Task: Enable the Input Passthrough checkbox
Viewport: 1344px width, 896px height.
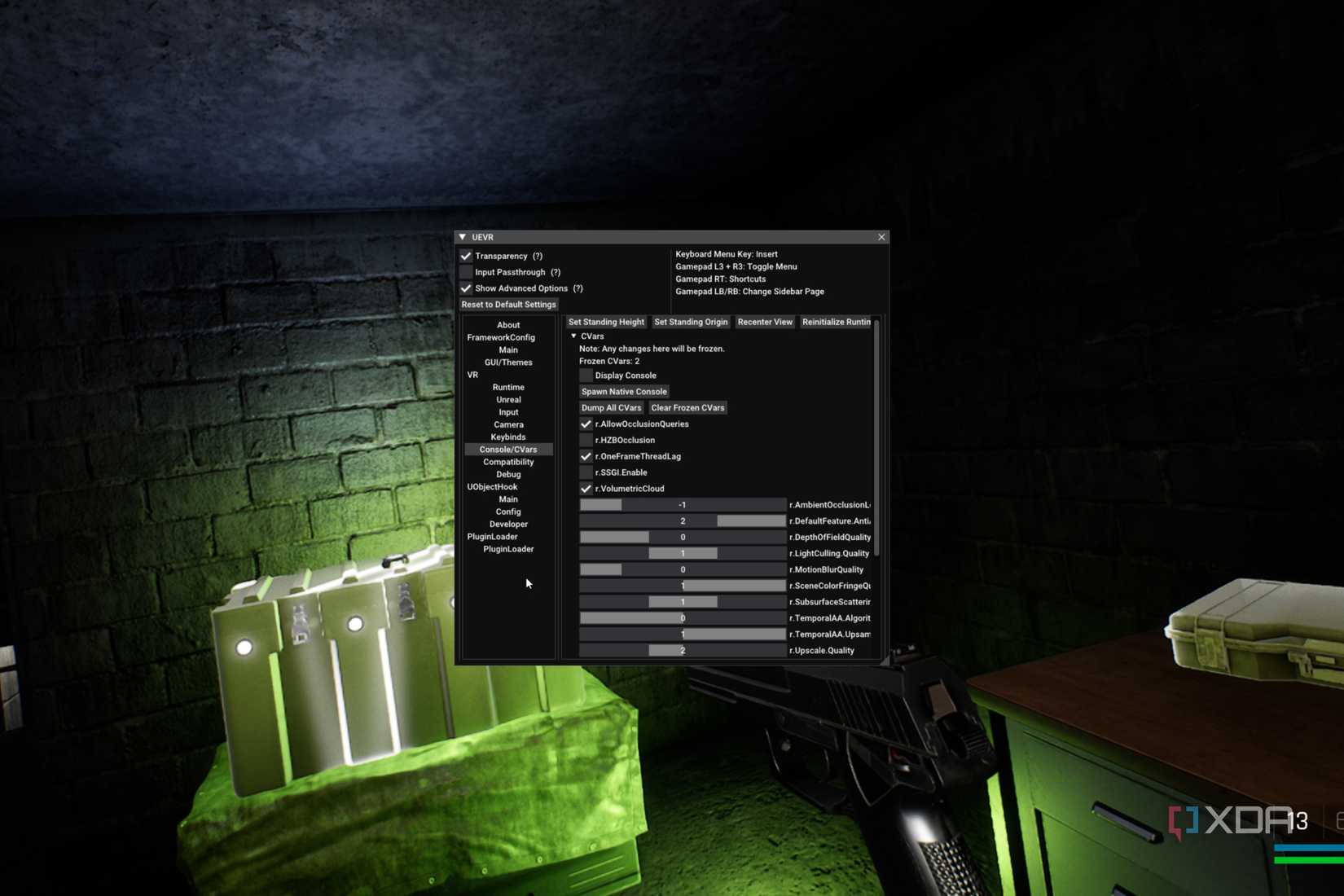Action: coord(466,272)
